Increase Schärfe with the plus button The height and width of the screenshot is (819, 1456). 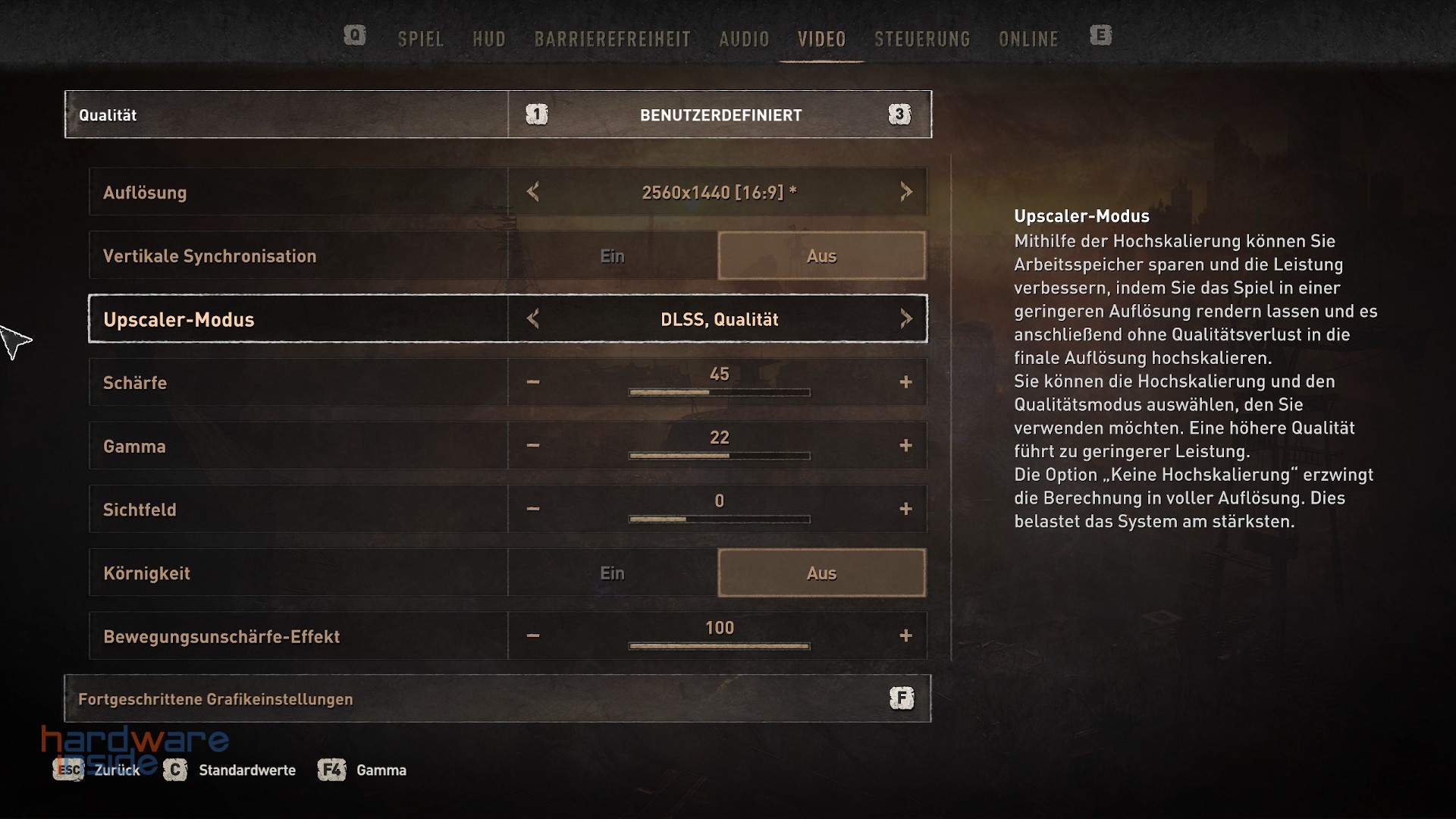905,382
